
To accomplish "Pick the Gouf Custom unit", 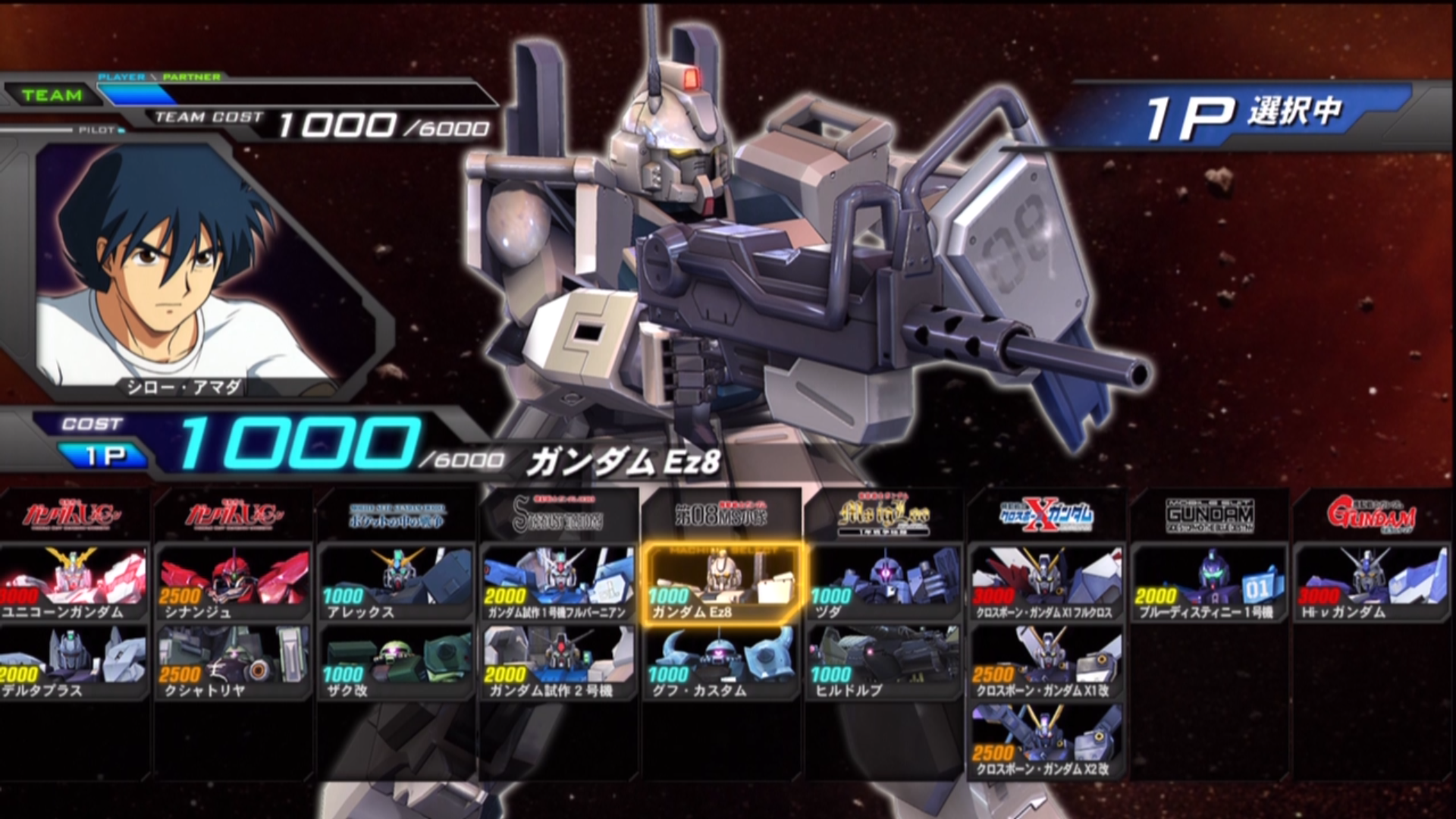I will (x=721, y=661).
